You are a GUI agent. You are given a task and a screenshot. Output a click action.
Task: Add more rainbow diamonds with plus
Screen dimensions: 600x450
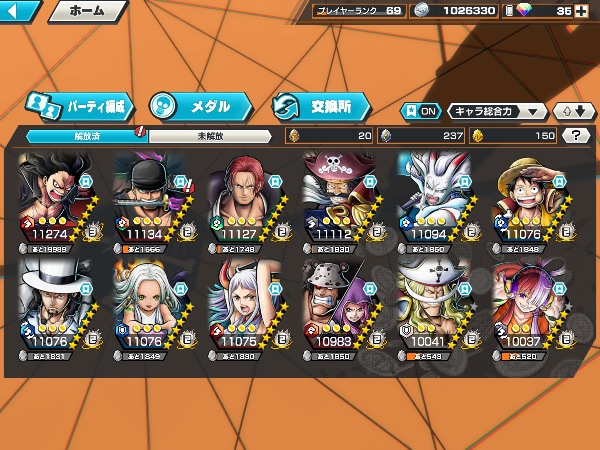point(588,12)
